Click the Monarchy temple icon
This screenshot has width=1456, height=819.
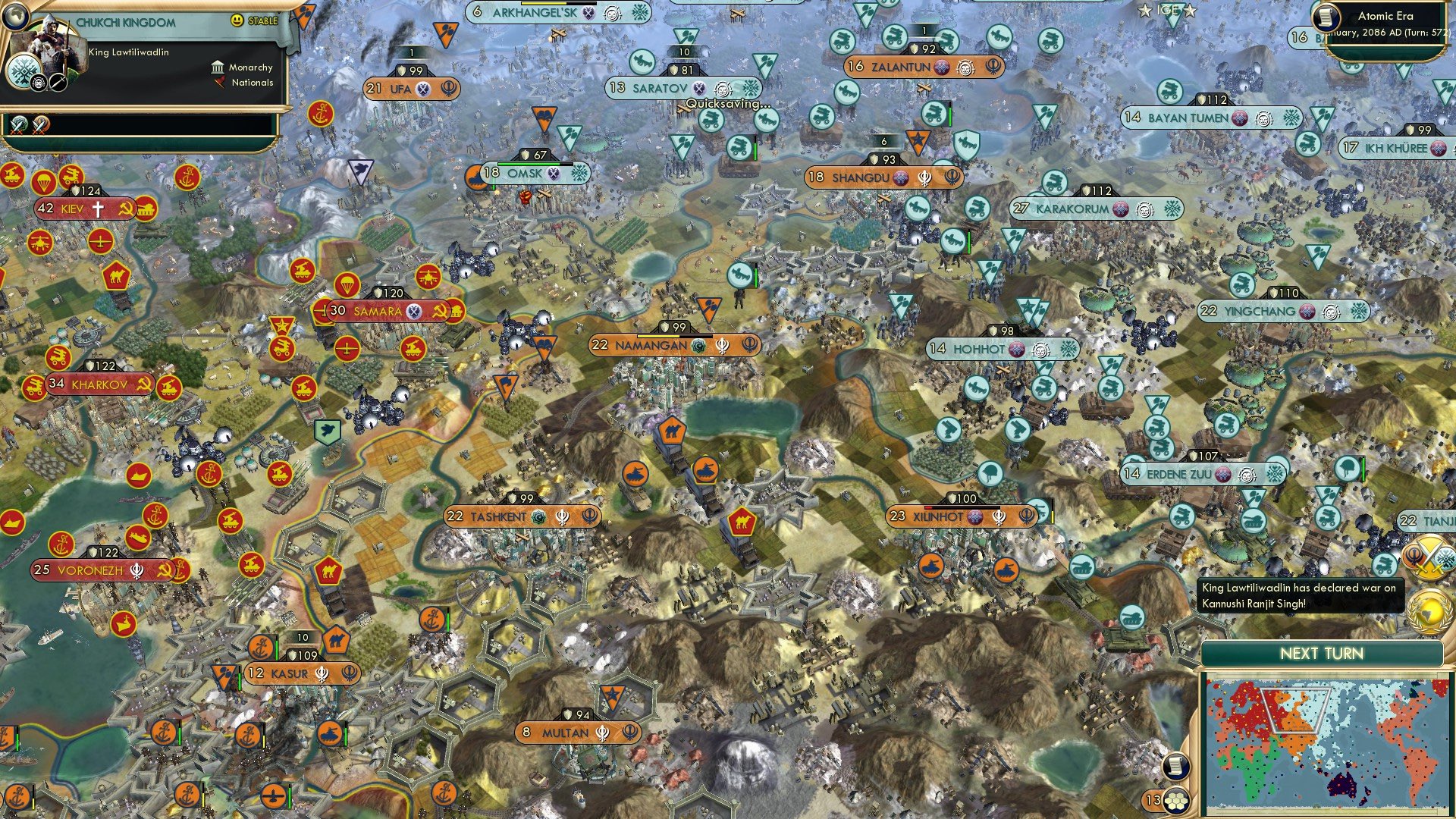click(218, 67)
